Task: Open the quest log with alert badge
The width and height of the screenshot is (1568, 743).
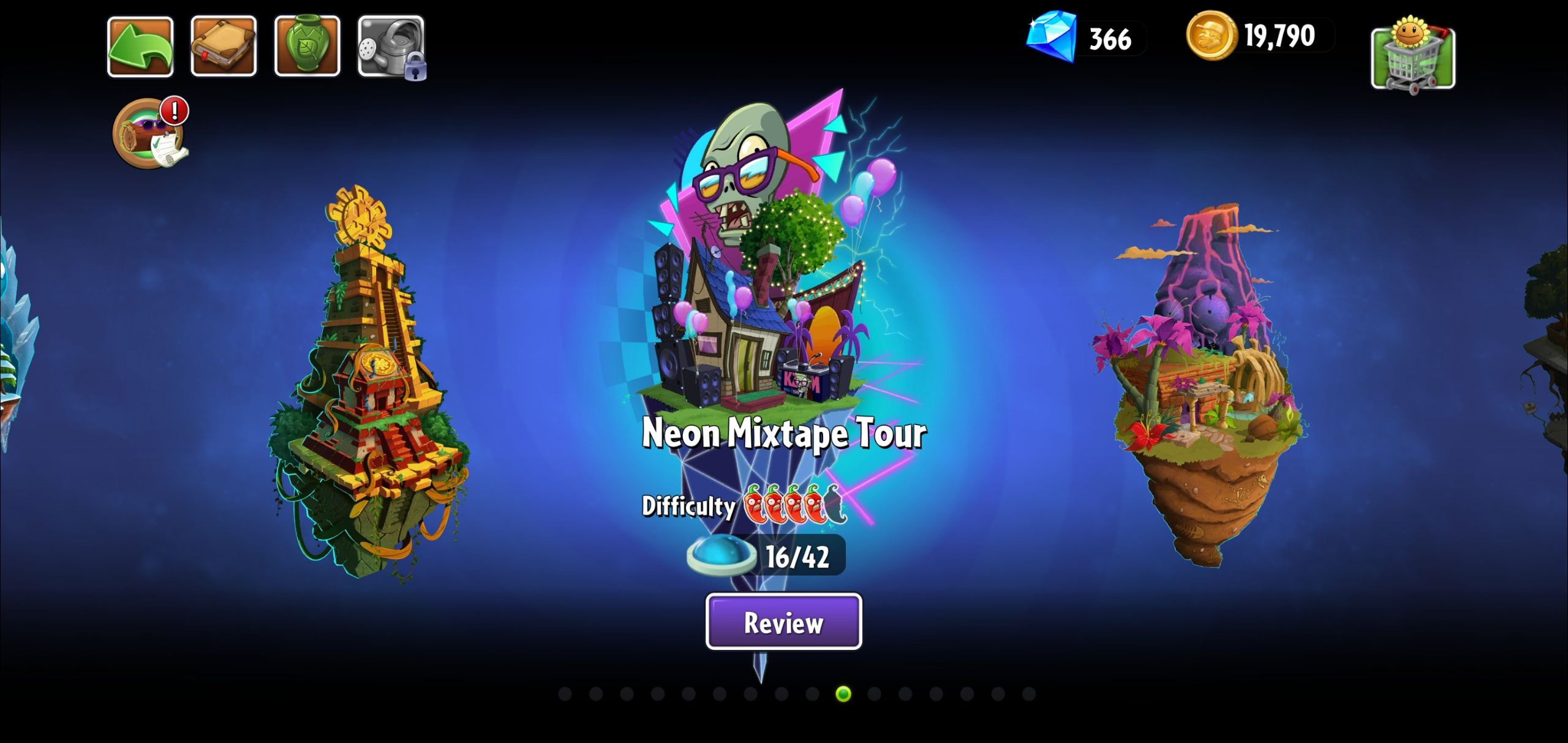Action: (148, 133)
